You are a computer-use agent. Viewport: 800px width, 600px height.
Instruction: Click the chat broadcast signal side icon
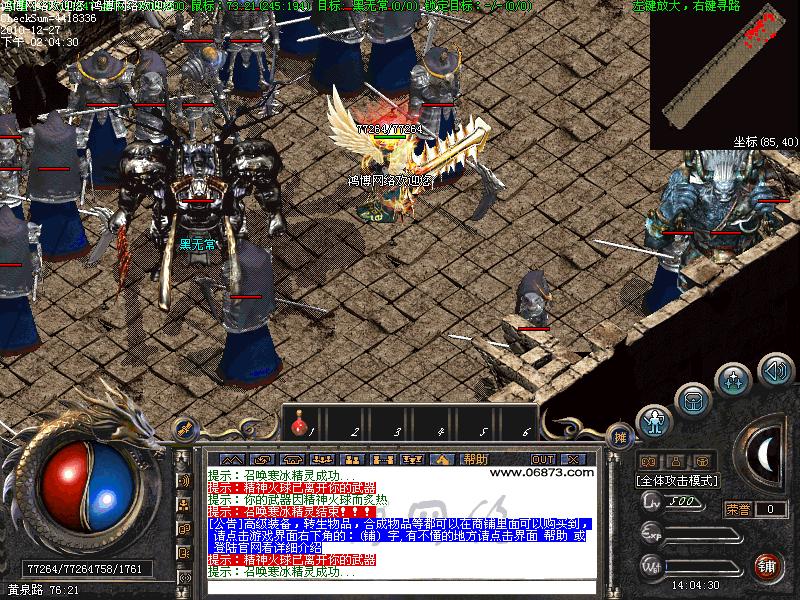tap(184, 481)
